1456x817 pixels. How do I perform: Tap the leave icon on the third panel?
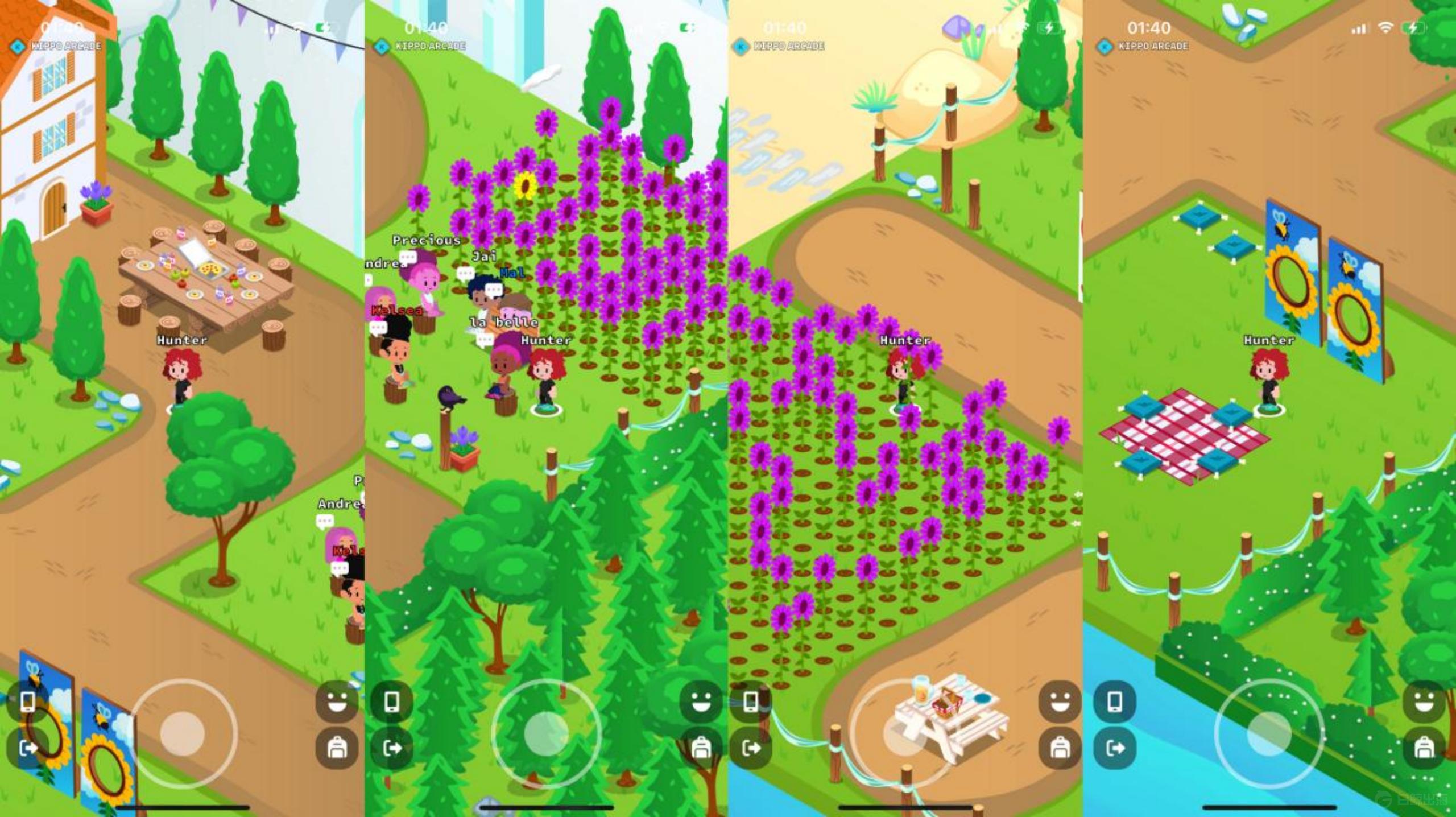752,748
